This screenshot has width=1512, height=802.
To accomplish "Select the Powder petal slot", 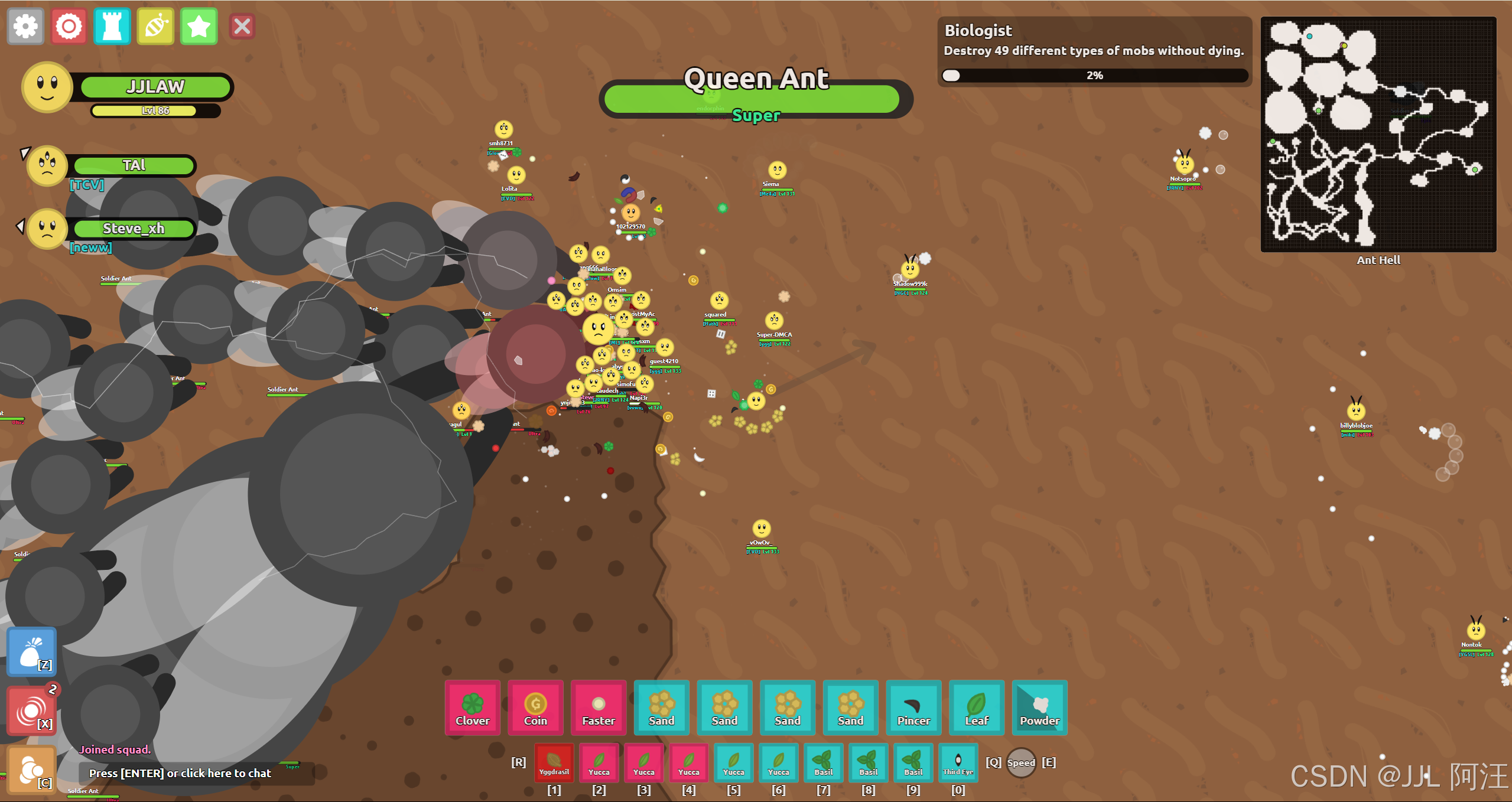I will point(1039,708).
